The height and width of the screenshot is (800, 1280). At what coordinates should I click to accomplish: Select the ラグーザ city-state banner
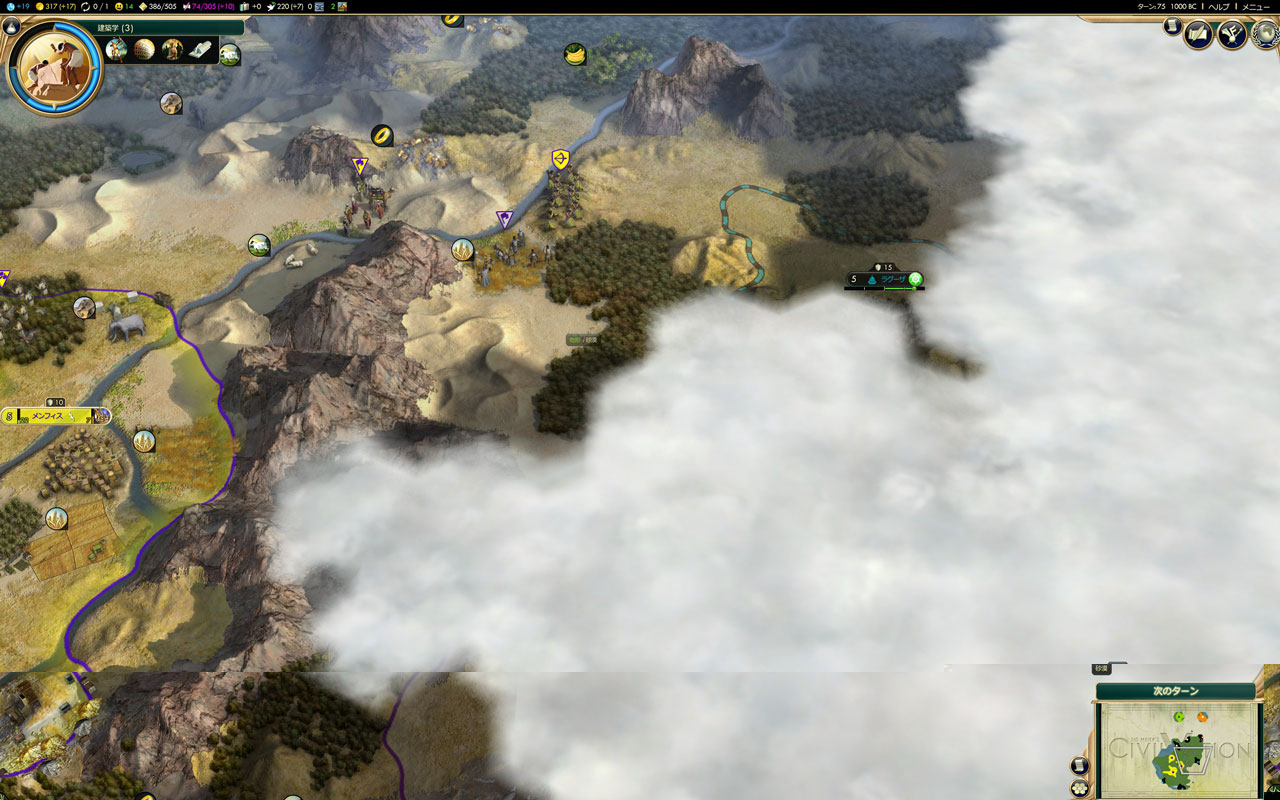pyautogui.click(x=885, y=279)
